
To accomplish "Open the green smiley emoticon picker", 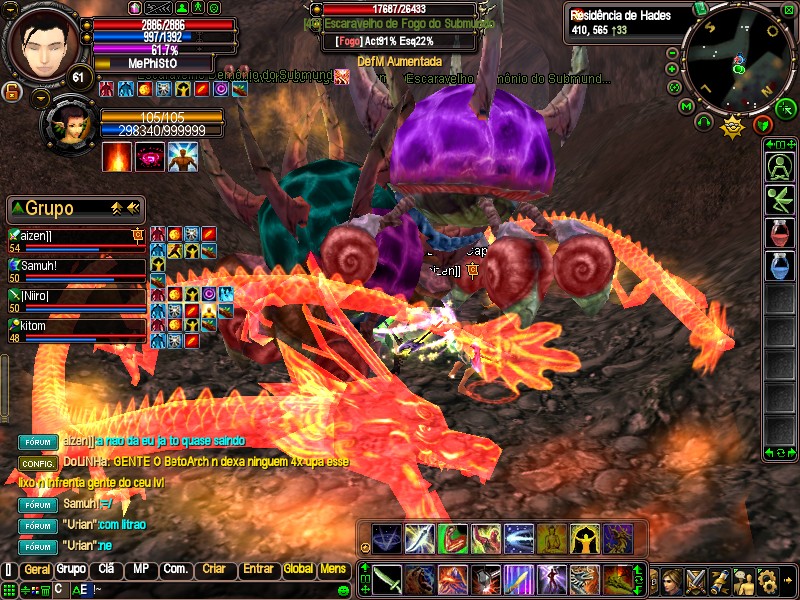I will pyautogui.click(x=344, y=590).
